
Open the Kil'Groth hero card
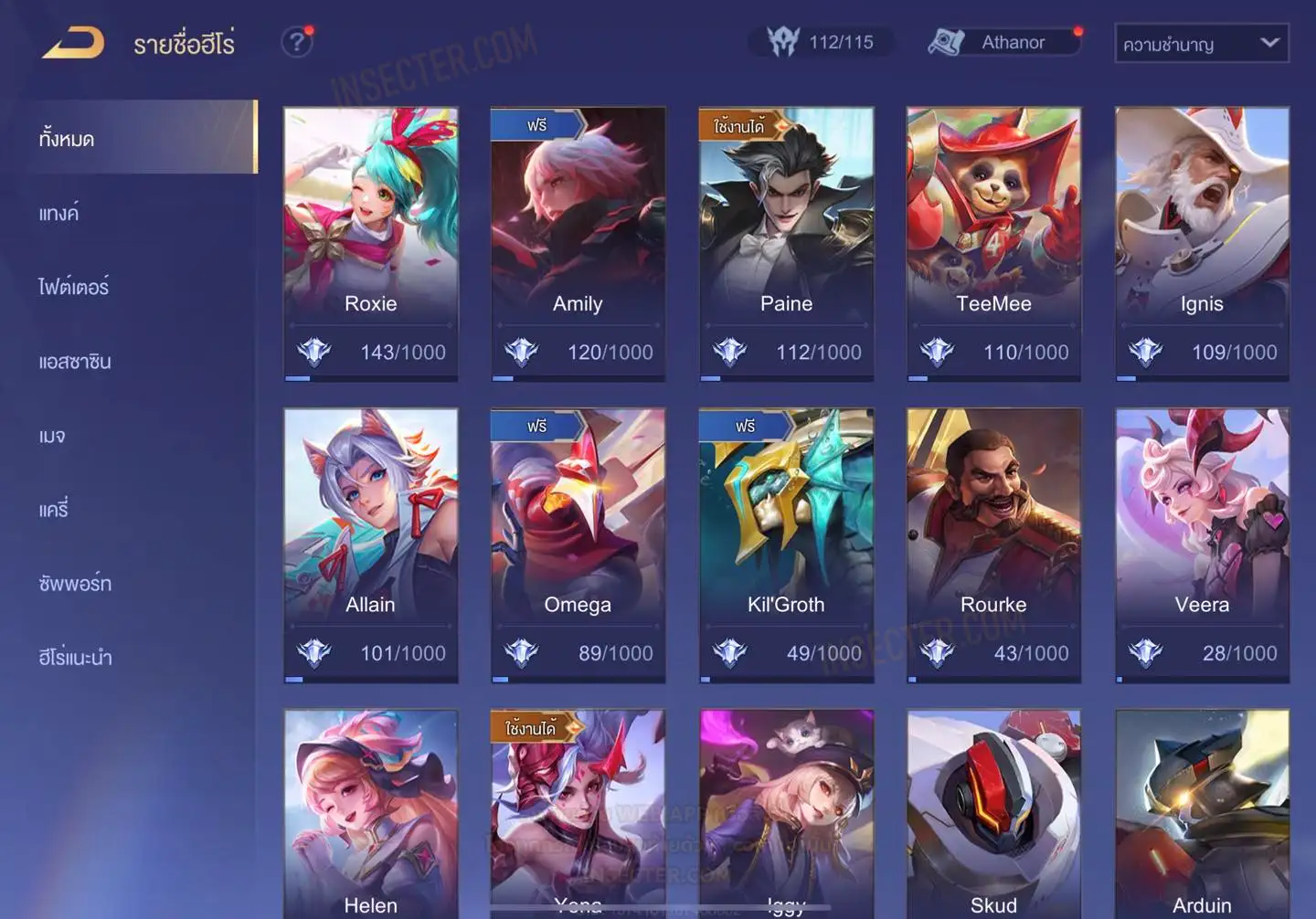point(786,544)
